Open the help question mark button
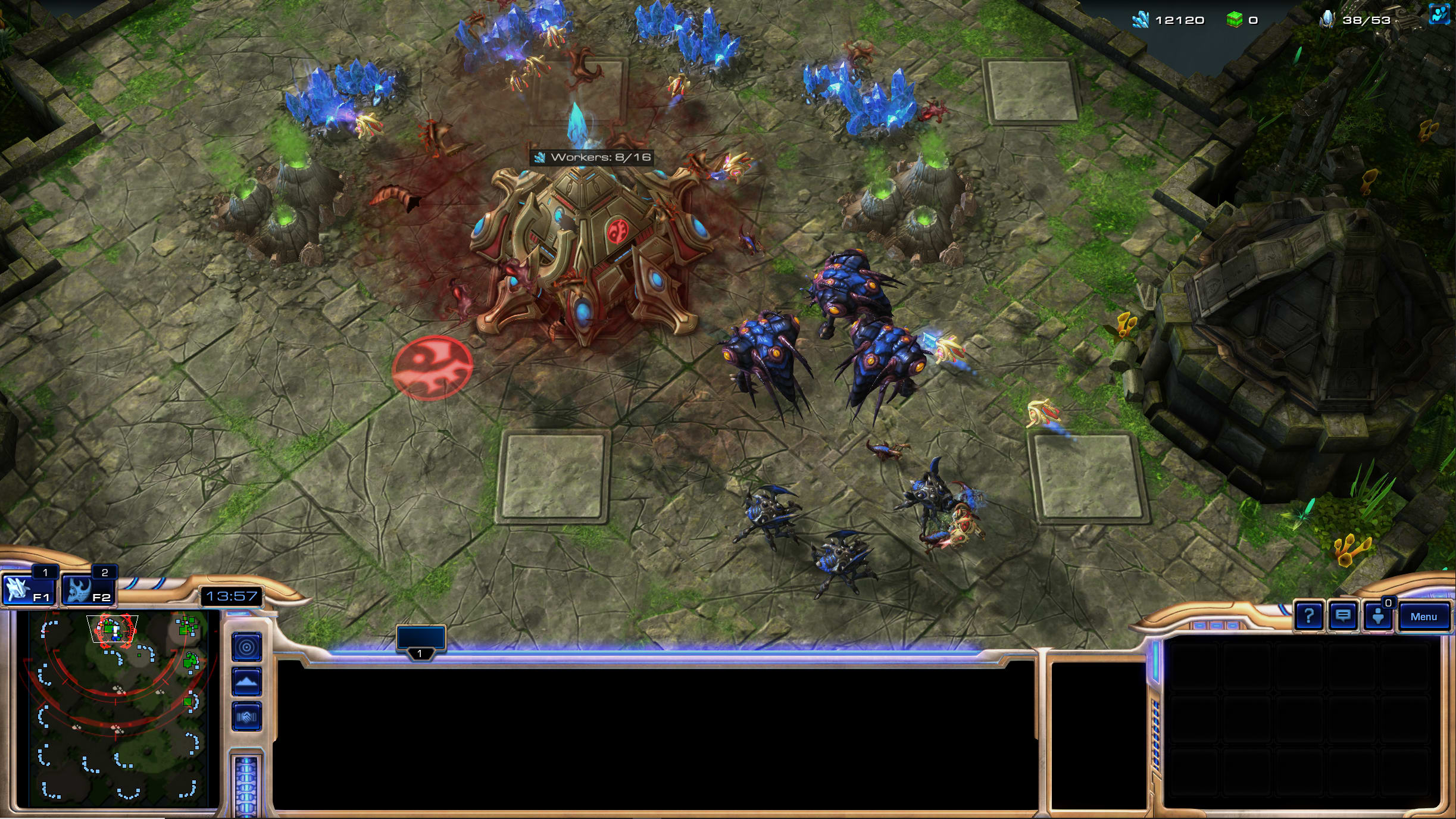This screenshot has height=819, width=1456. [1308, 616]
